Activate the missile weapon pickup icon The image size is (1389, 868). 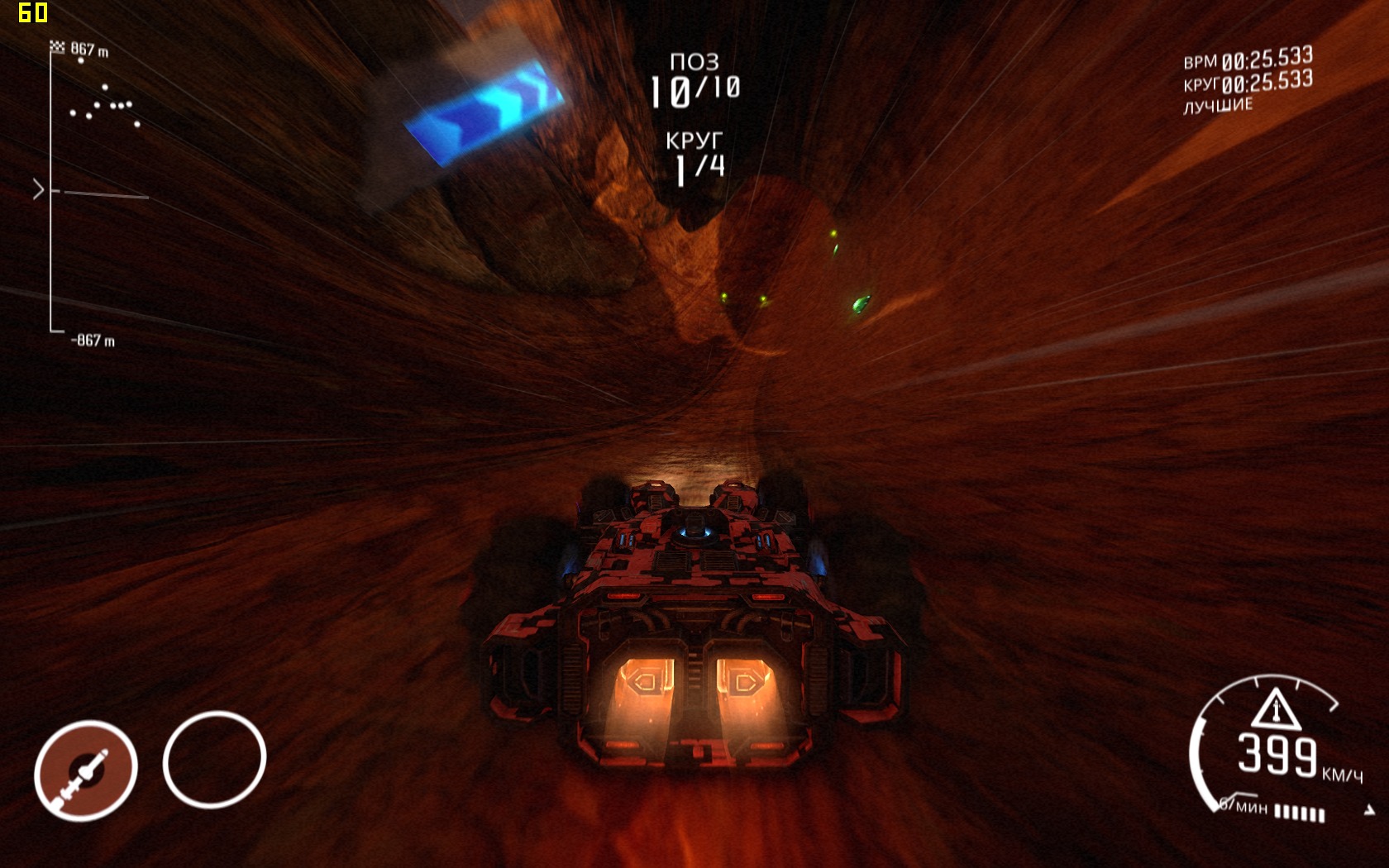coord(86,770)
